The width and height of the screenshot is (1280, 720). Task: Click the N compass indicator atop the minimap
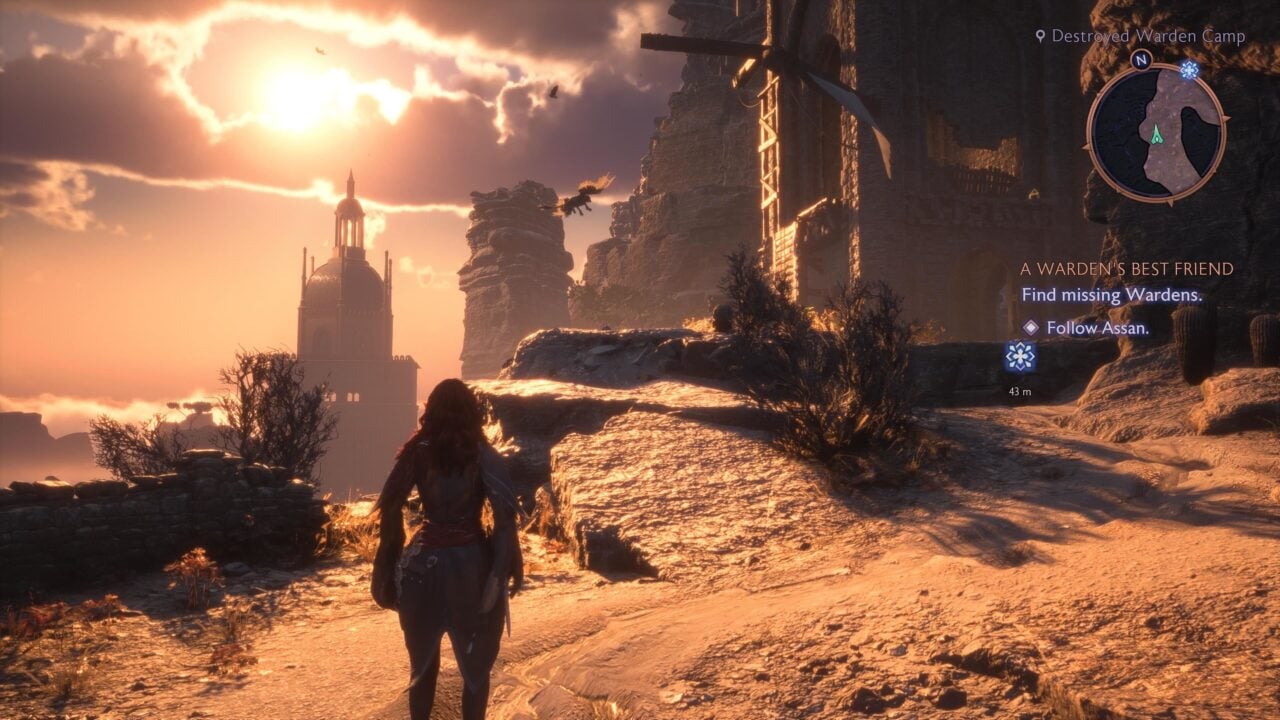[1143, 59]
